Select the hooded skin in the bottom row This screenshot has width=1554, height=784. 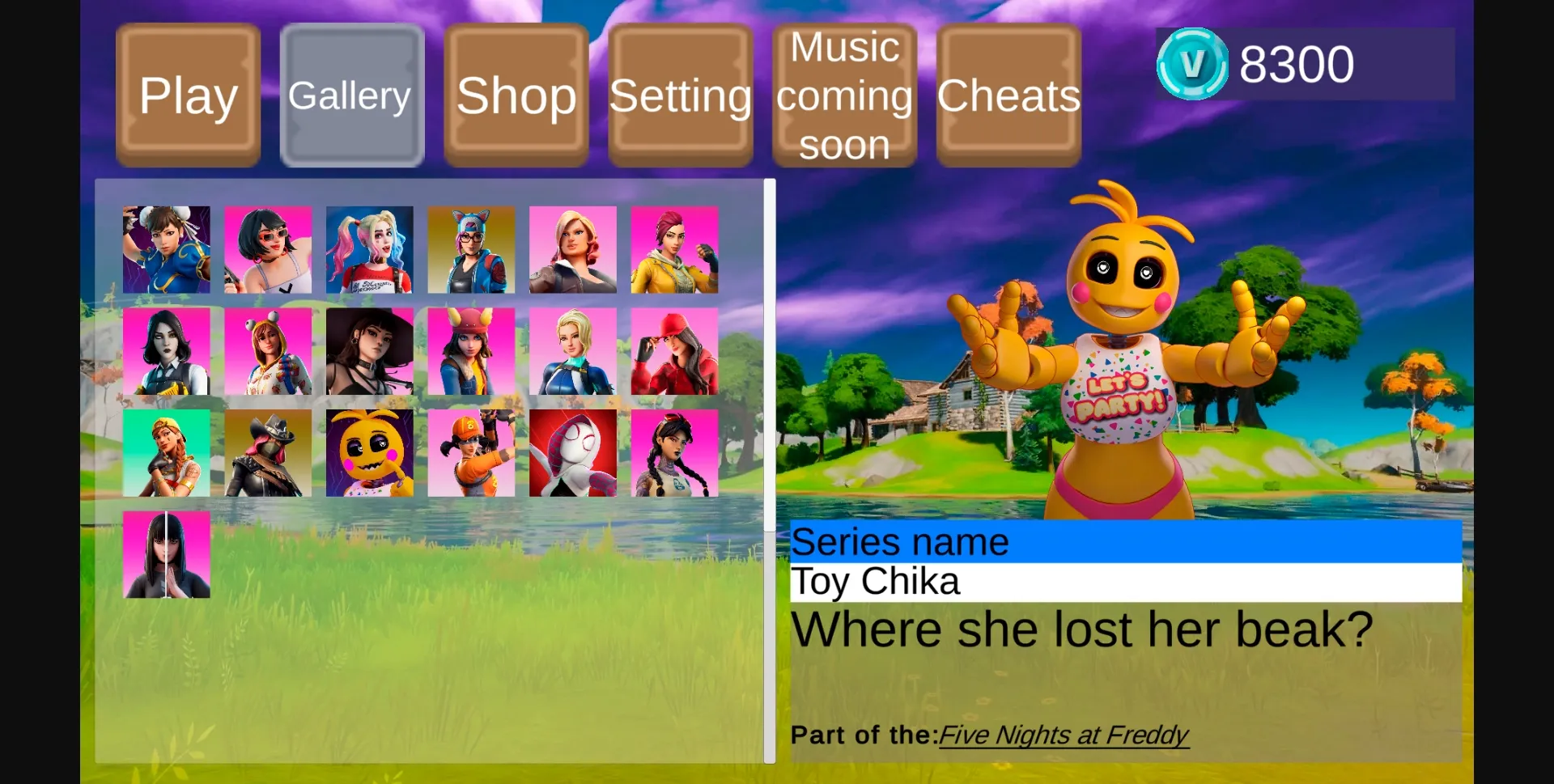pyautogui.click(x=167, y=555)
